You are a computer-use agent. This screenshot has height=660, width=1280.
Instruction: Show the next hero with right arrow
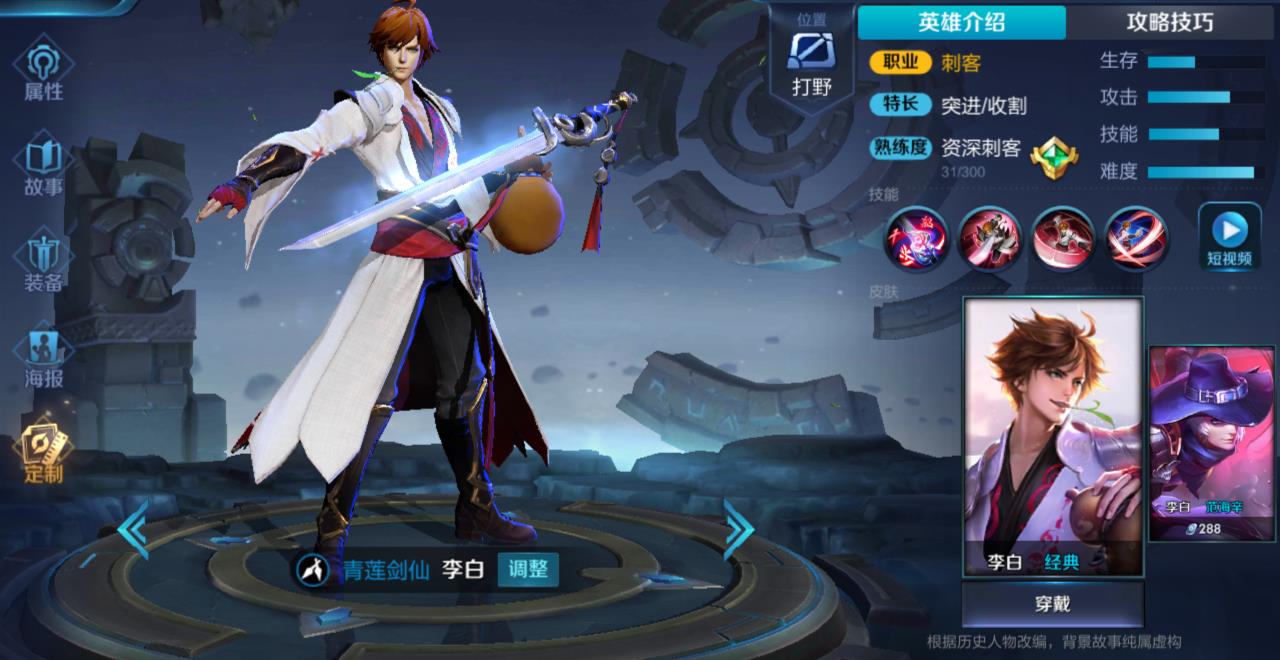point(738,529)
